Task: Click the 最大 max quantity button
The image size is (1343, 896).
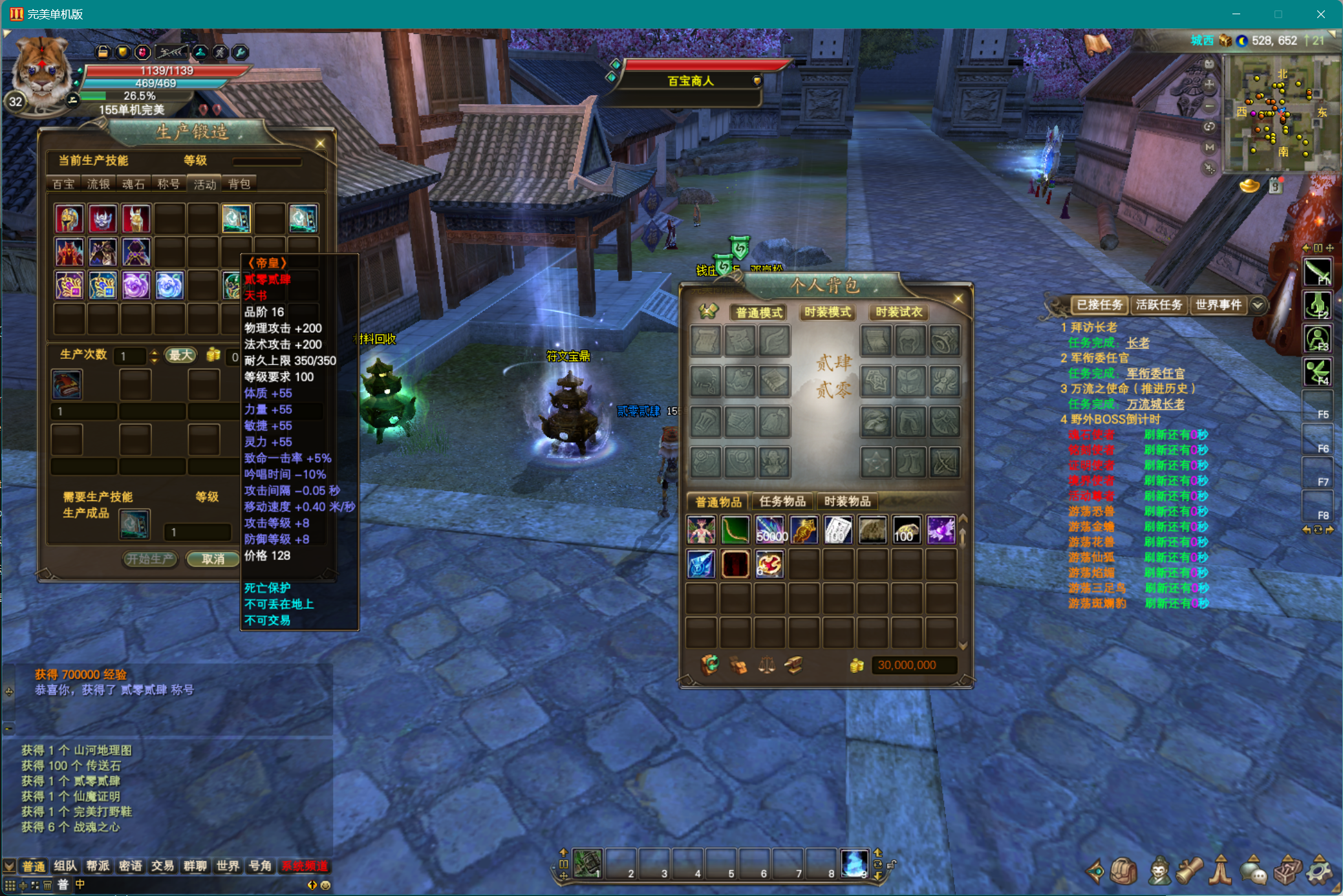Action: pos(180,355)
